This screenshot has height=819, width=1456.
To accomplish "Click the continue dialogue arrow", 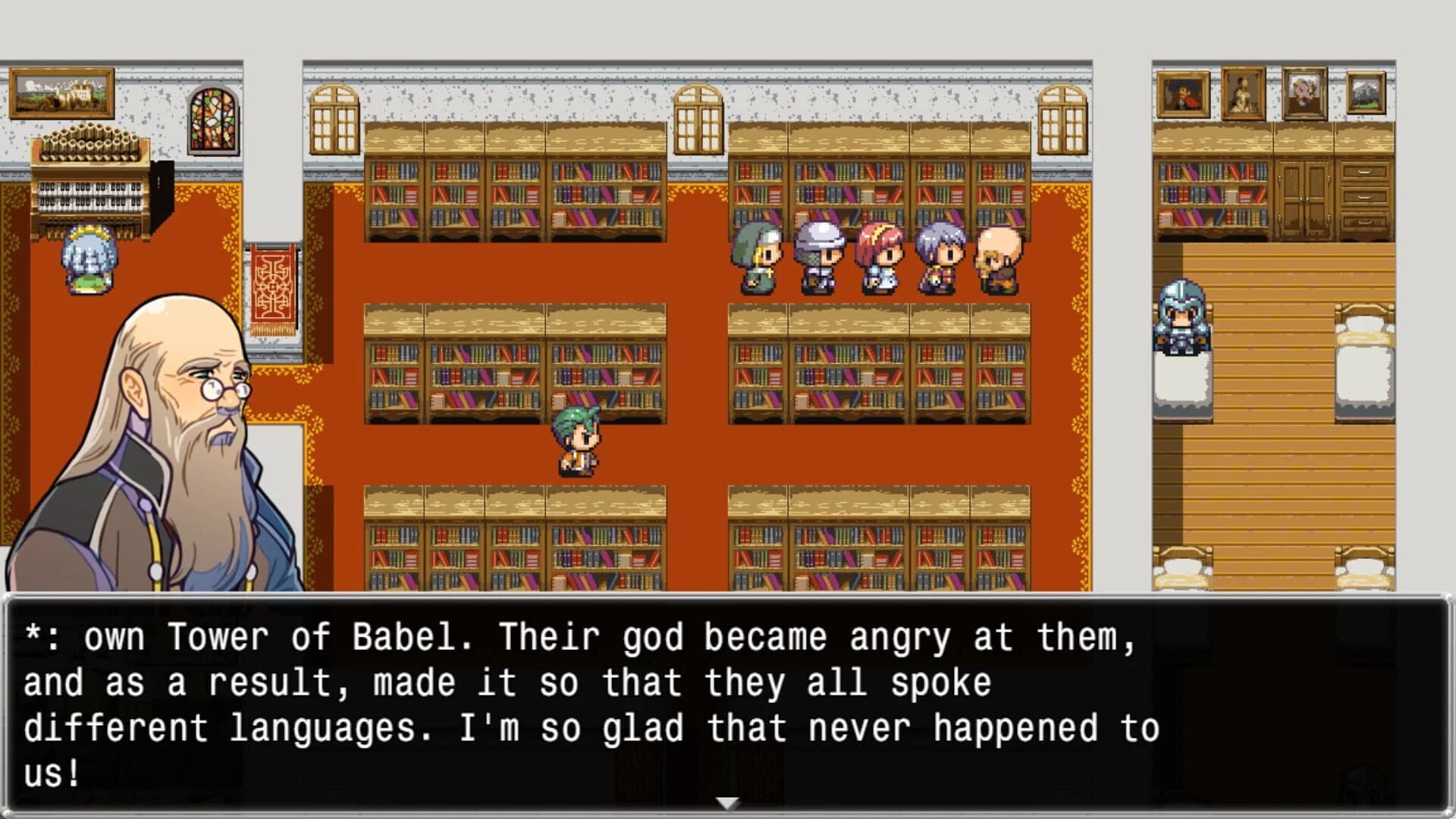I will coord(728,800).
